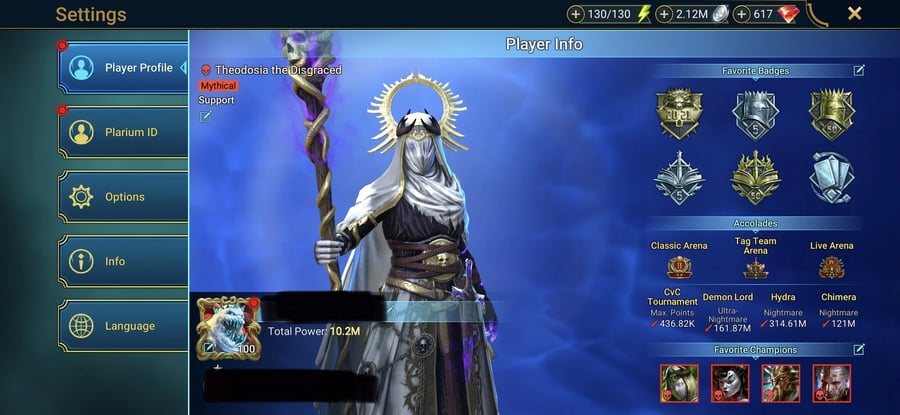The width and height of the screenshot is (900, 415).
Task: View the Live Arena accolade
Action: (x=832, y=267)
